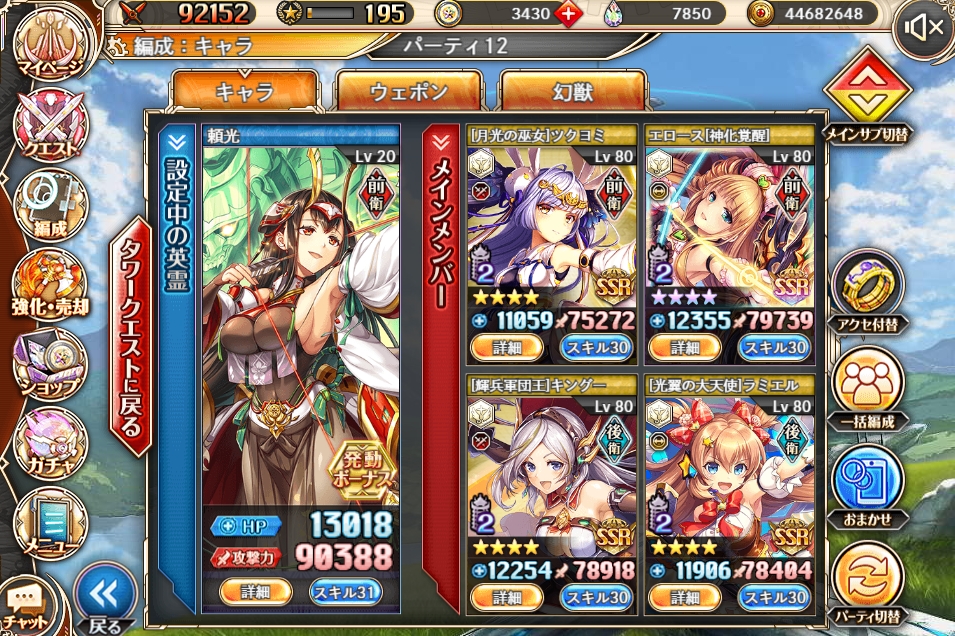Select the キャラ tab
Image resolution: width=955 pixels, height=636 pixels.
click(245, 91)
